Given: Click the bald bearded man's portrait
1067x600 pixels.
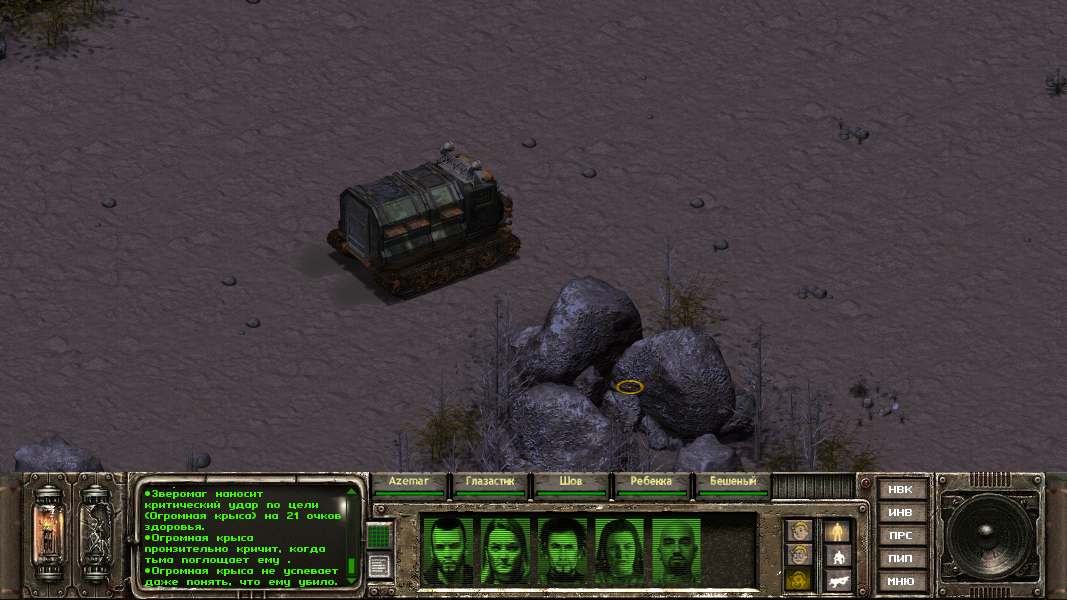Looking at the screenshot, I should point(678,549).
